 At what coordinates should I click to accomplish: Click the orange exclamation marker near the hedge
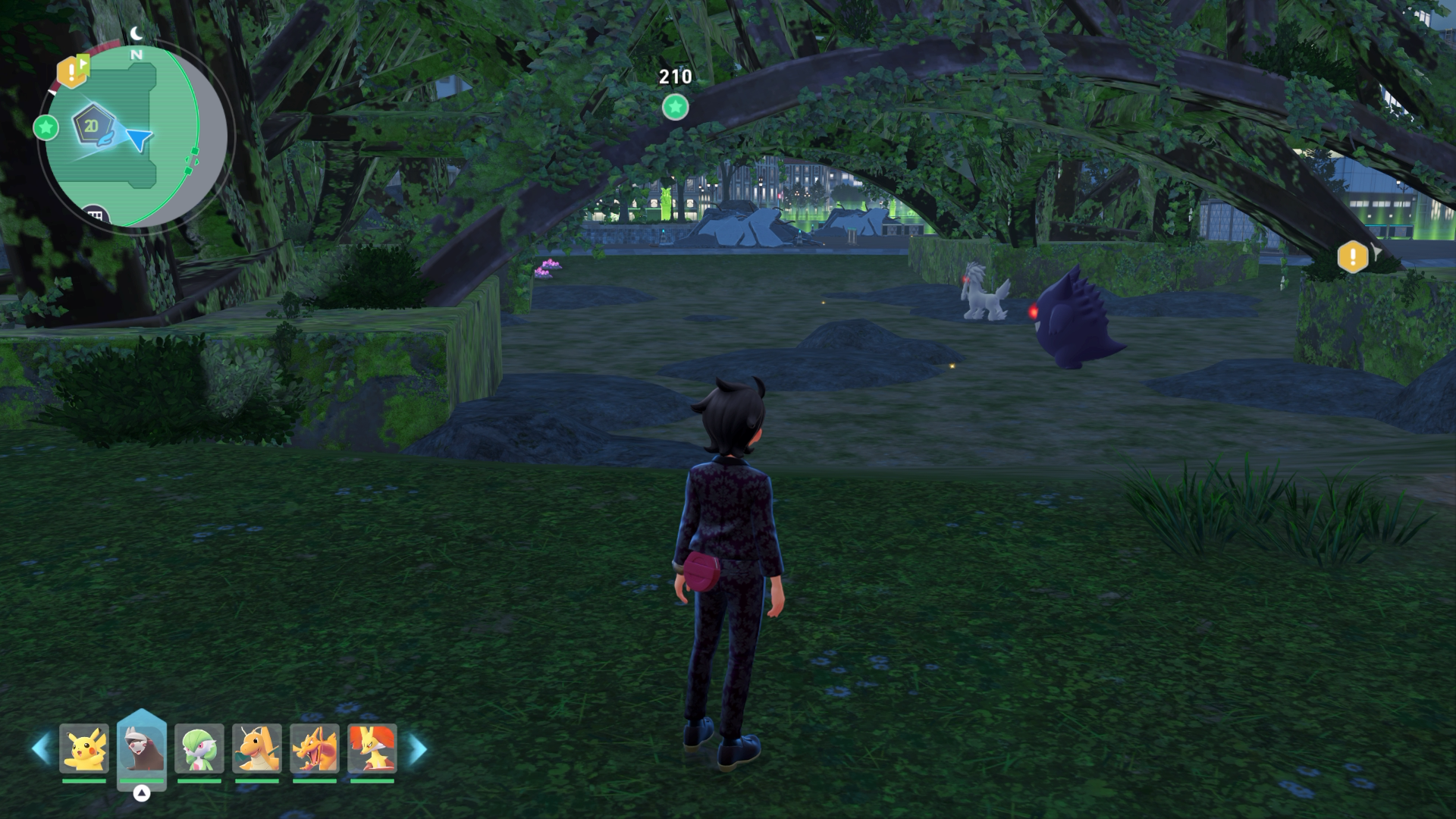pos(1353,257)
